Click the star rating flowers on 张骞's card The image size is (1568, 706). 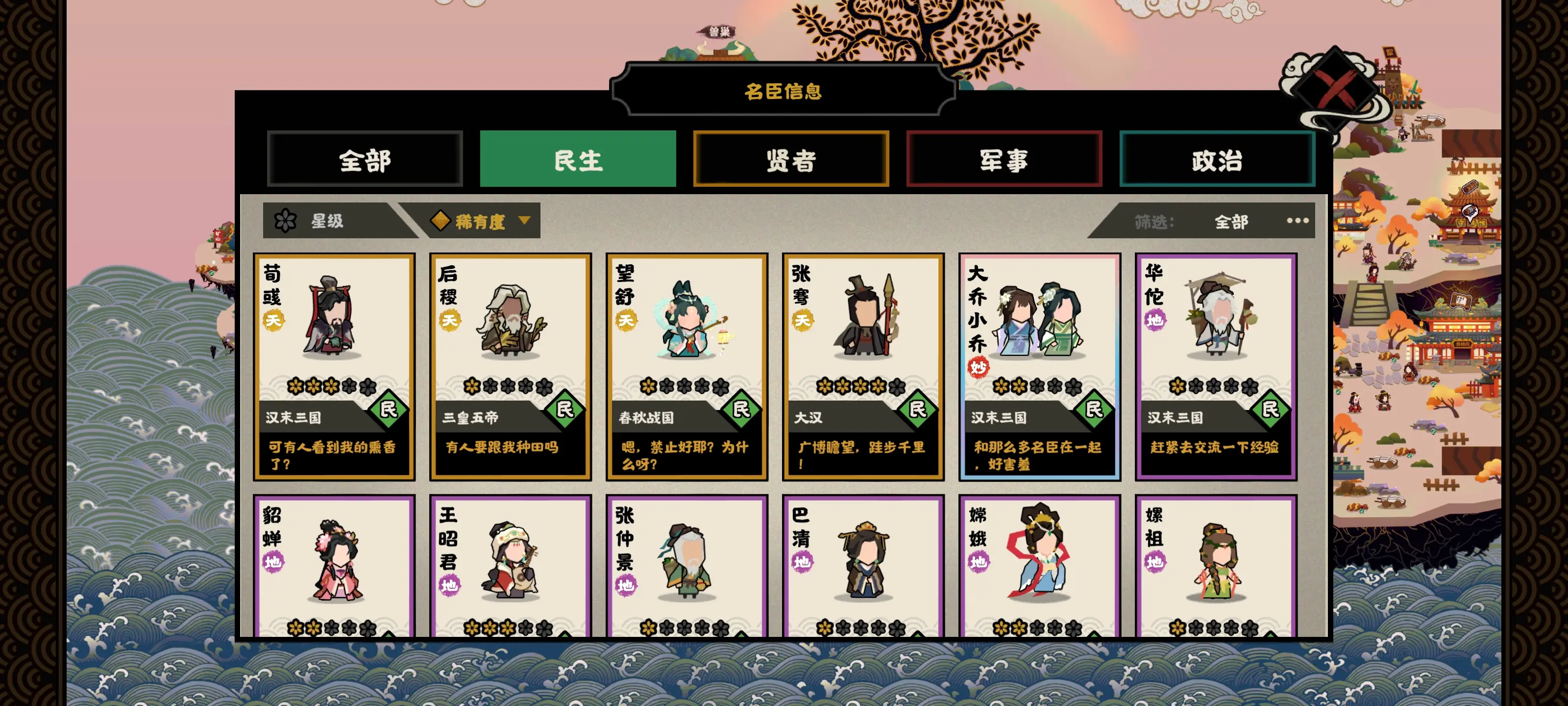[x=862, y=386]
